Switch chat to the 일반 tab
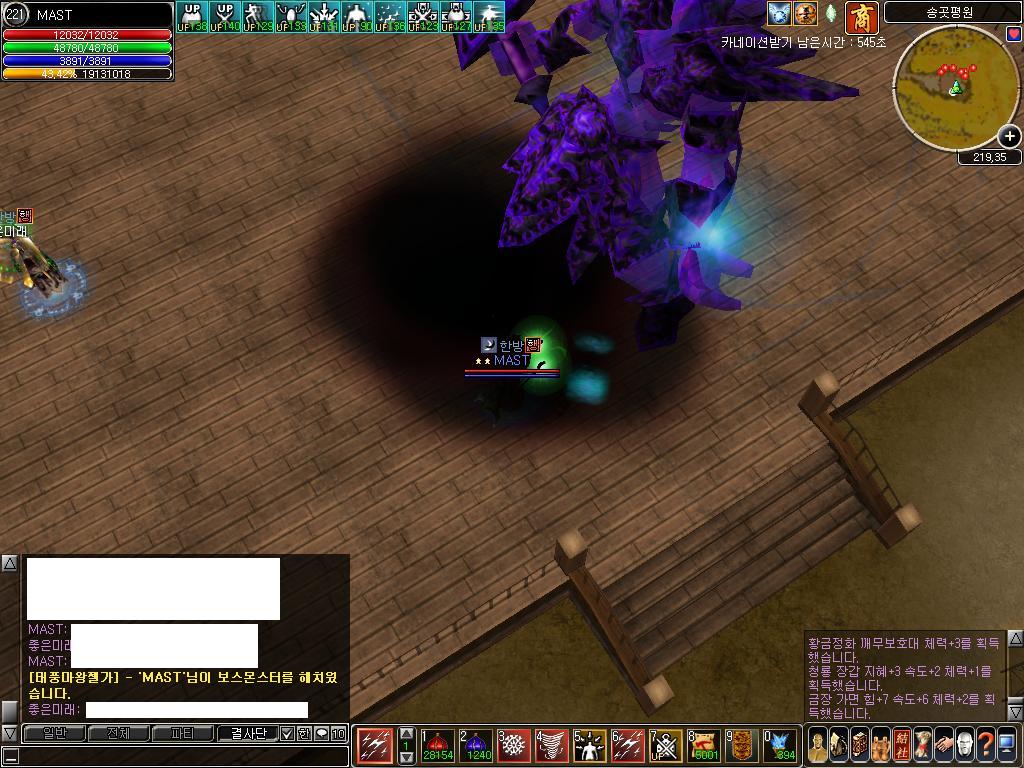Viewport: 1024px width, 768px height. pyautogui.click(x=54, y=733)
